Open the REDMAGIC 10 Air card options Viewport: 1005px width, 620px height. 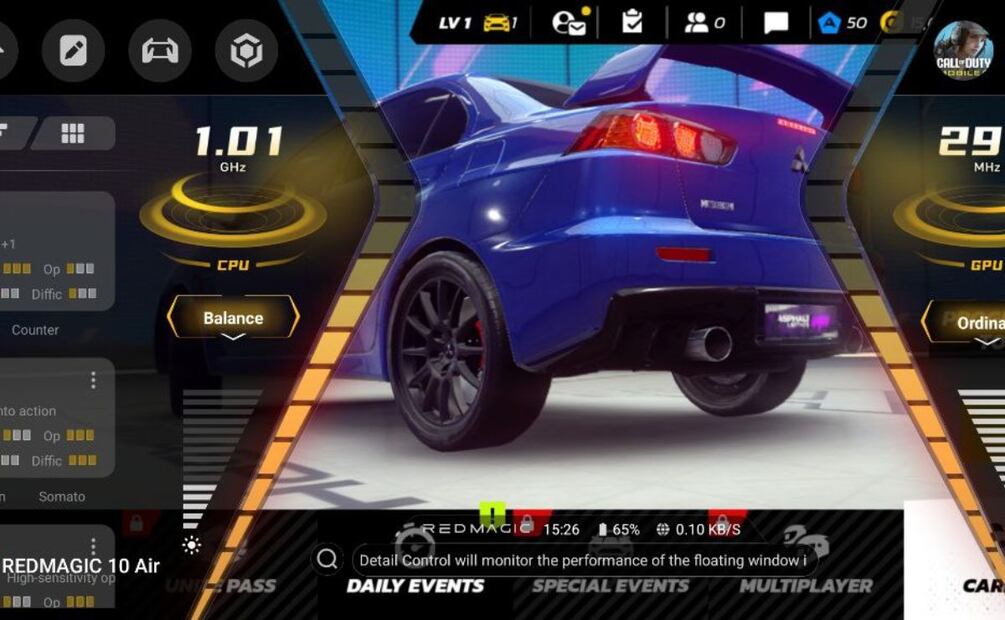point(94,546)
